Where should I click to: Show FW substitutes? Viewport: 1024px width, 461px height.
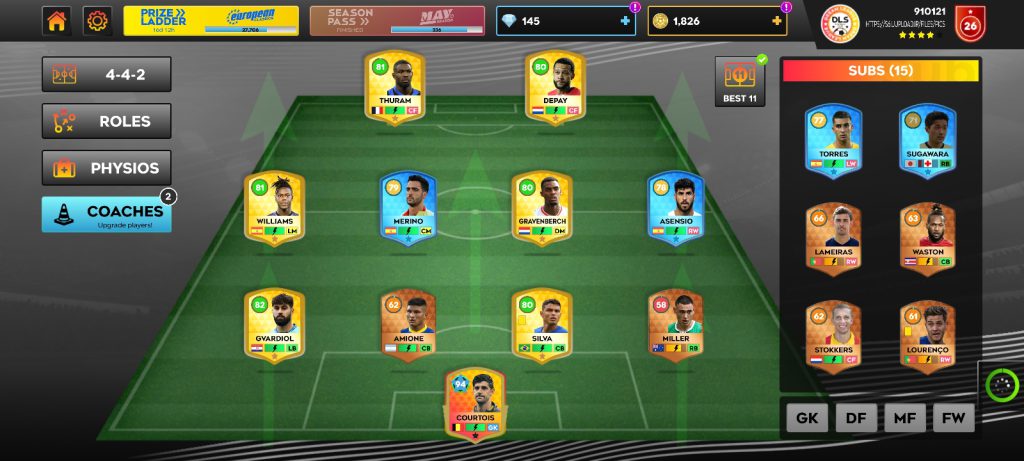[953, 418]
